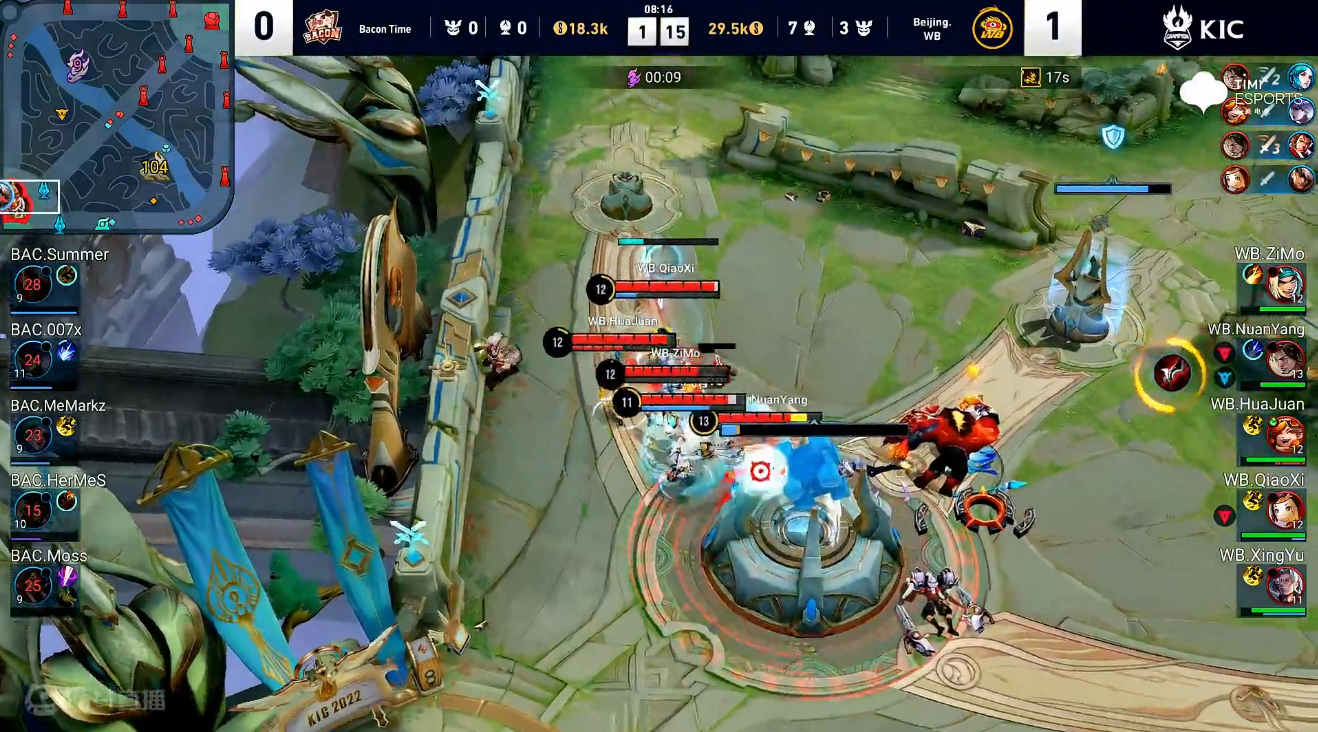Select the BAC.MeMarkz player portrait

[32, 436]
